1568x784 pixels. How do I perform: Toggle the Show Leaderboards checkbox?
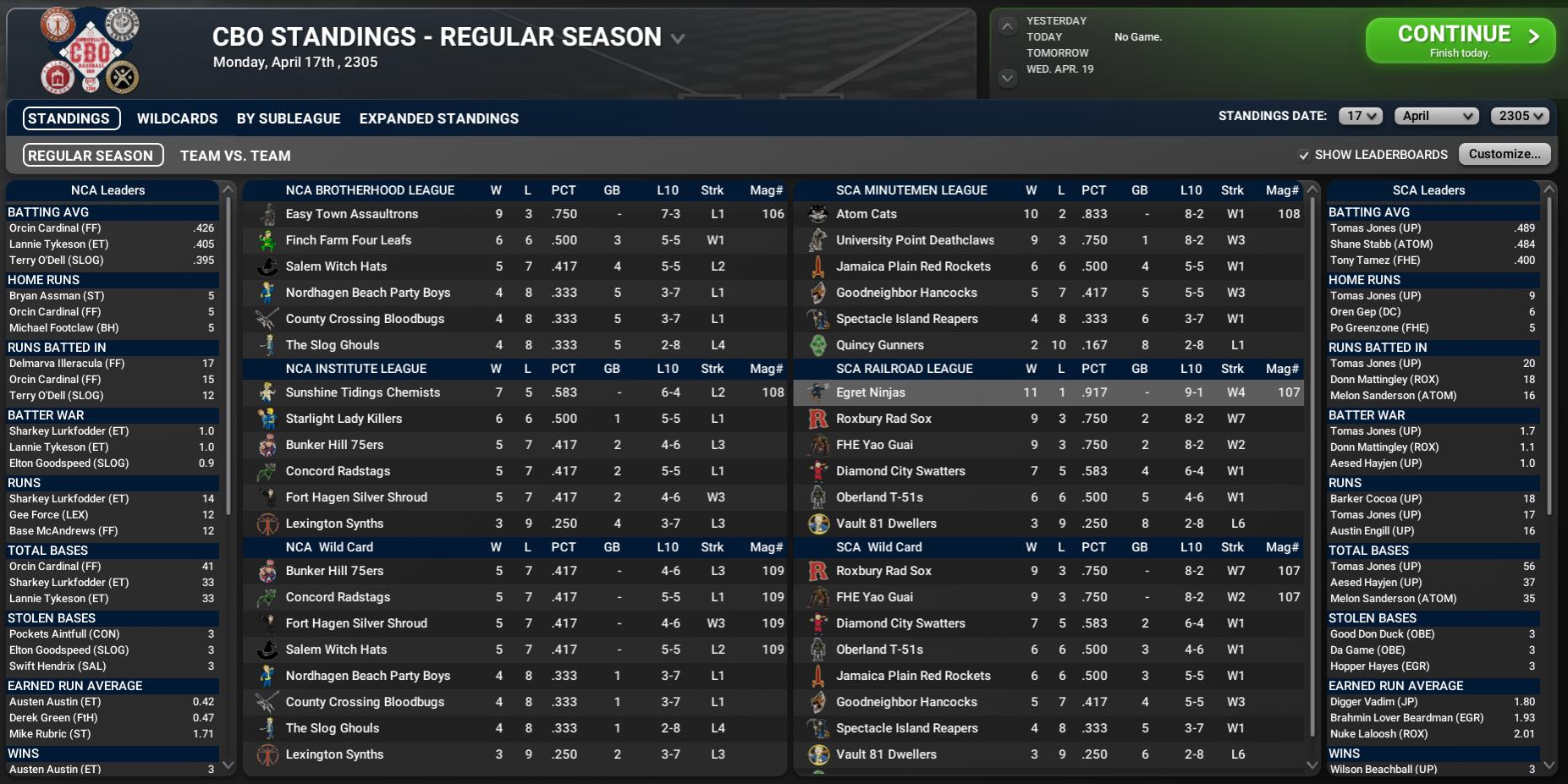(x=1304, y=155)
